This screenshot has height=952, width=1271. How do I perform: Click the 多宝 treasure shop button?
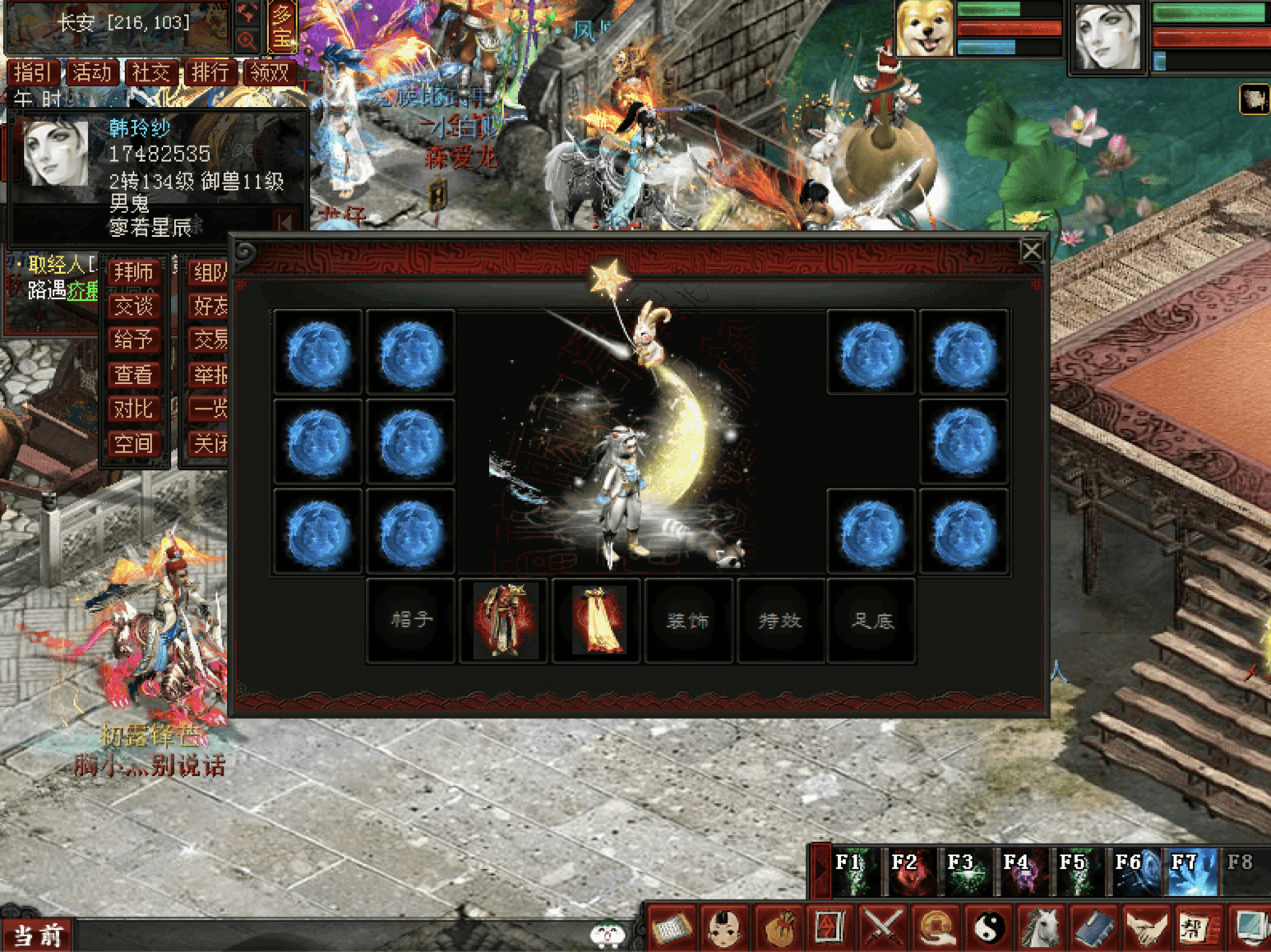click(x=282, y=26)
